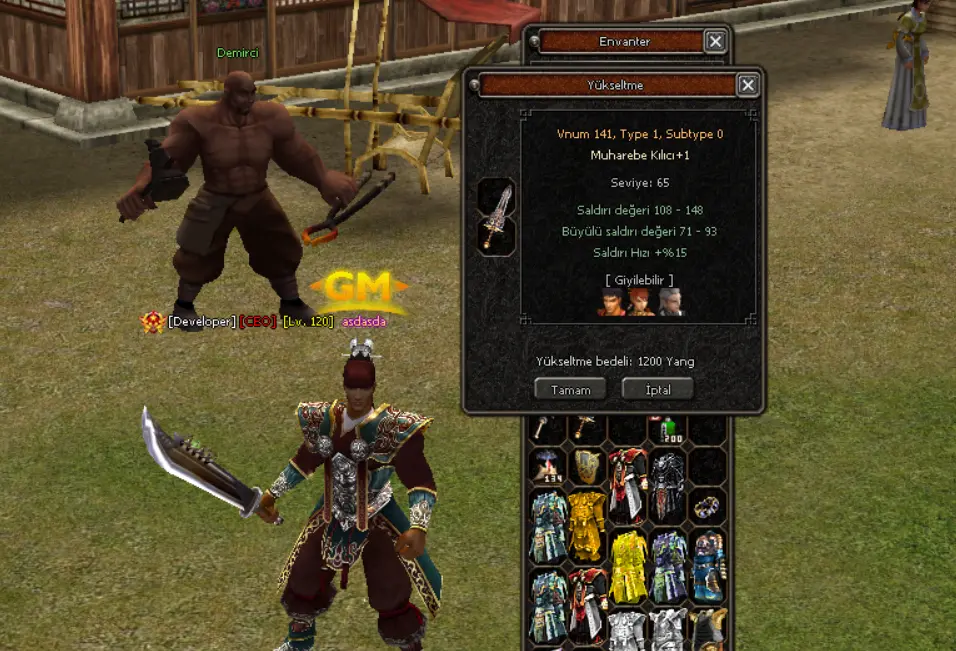Screen dimensions: 956x651
Task: Cancel the upgrade with İptal
Action: [657, 390]
